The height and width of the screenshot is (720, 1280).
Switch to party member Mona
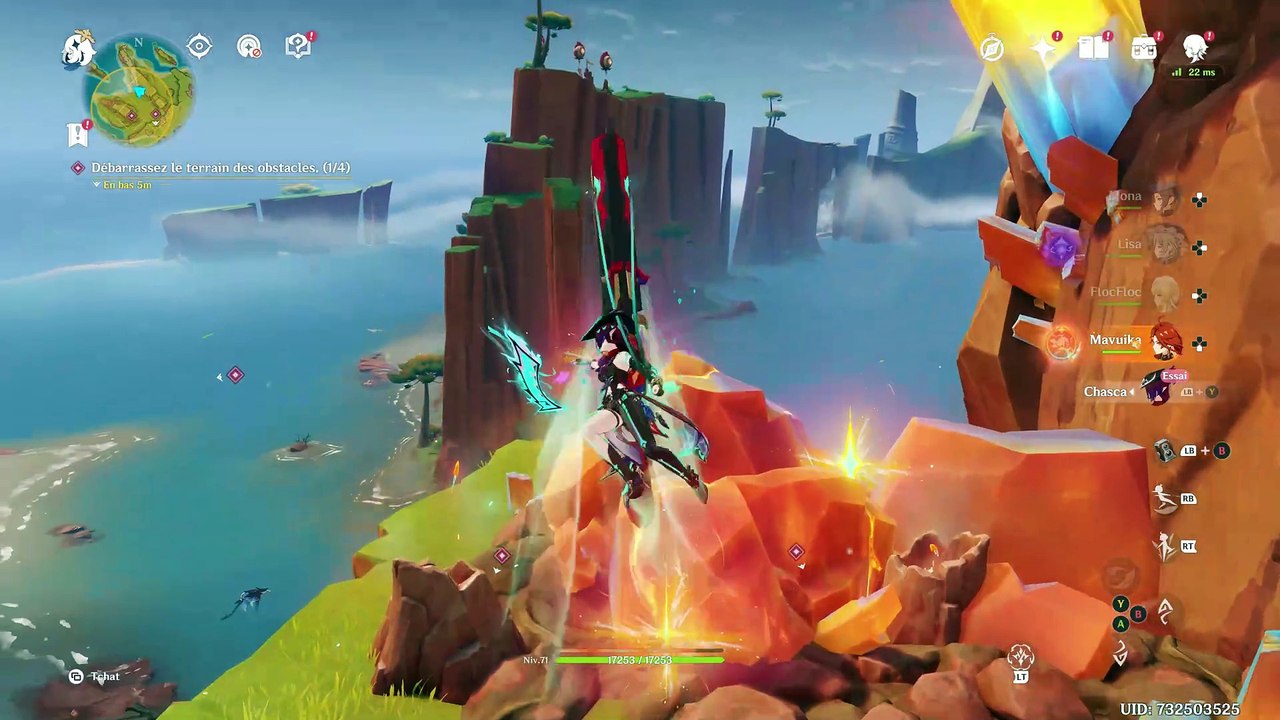tap(1164, 200)
